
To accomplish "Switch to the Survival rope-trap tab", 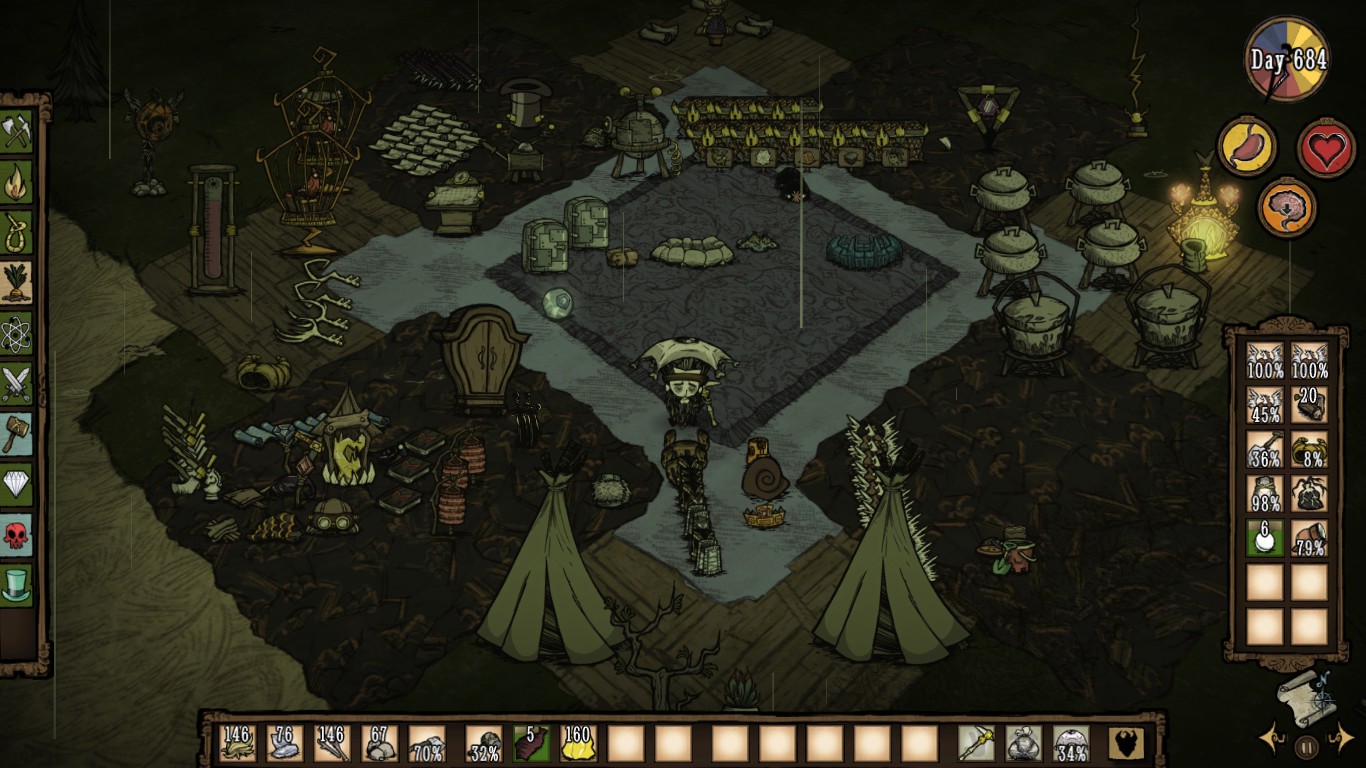I will [x=17, y=234].
